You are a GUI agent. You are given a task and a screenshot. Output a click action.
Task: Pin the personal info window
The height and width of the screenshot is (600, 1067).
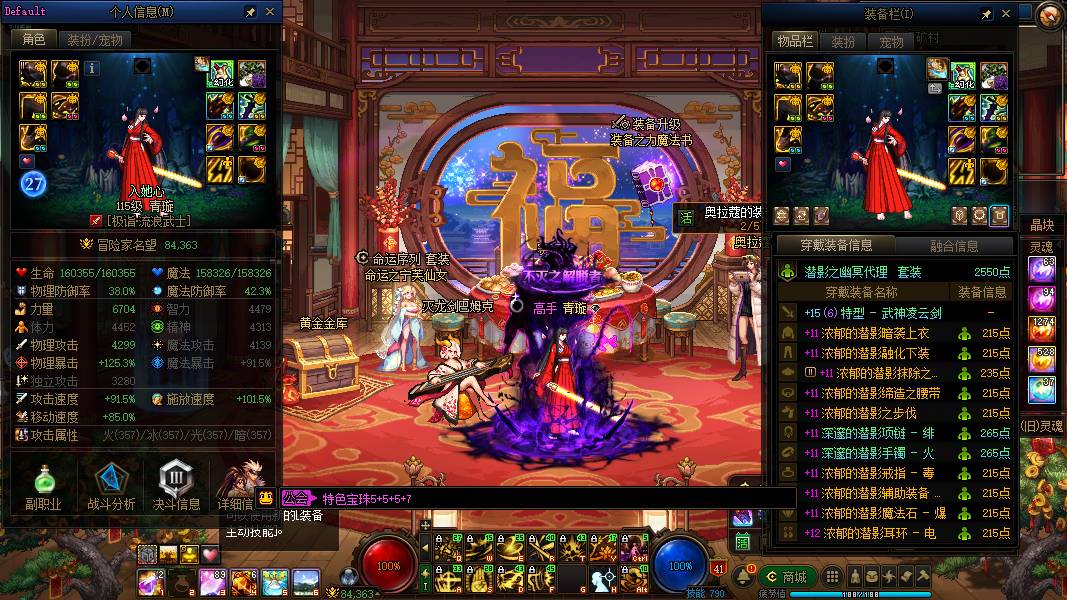[251, 12]
